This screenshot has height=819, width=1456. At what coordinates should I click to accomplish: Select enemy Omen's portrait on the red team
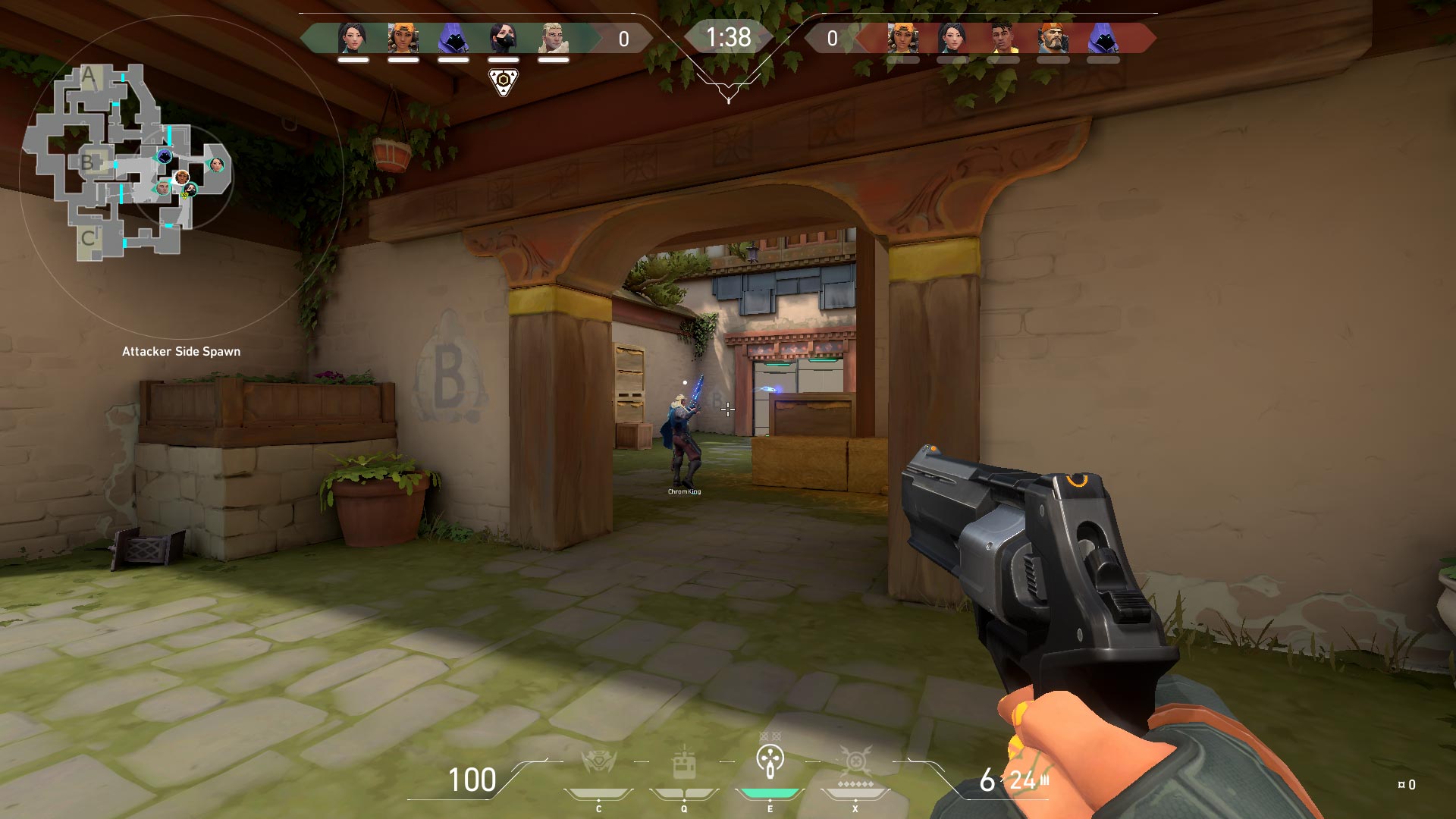(1103, 37)
